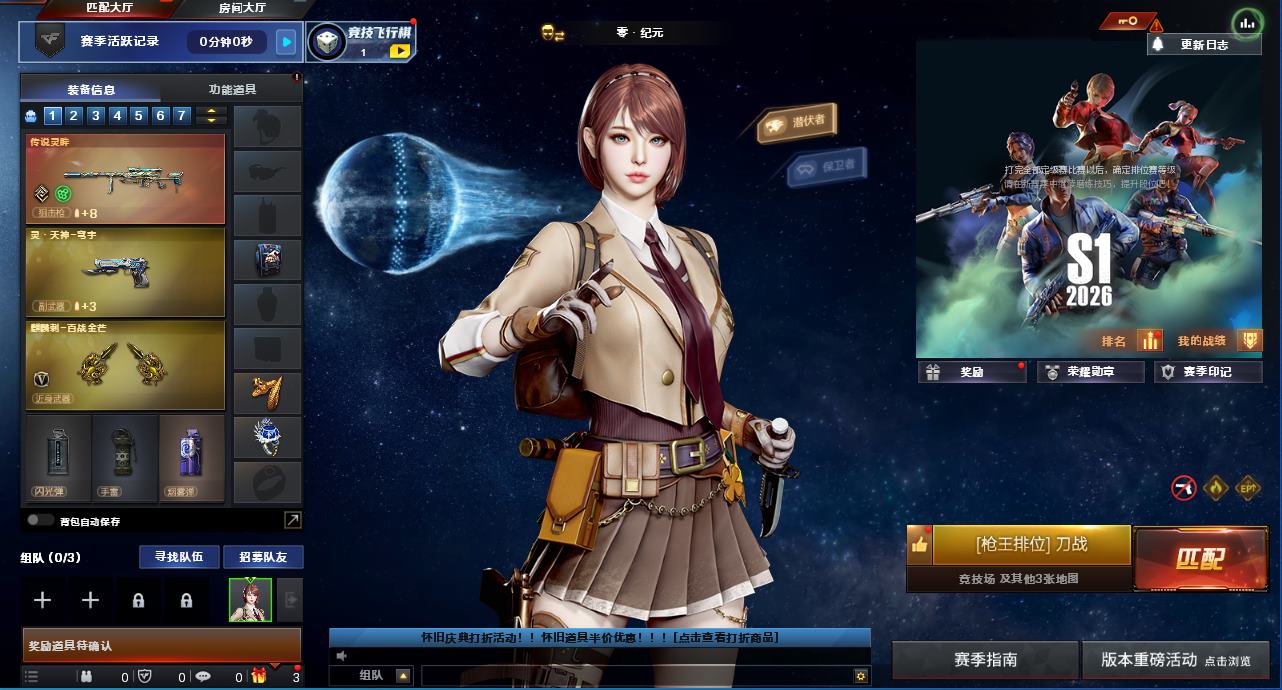Click the discount announcement banner link

click(600, 637)
